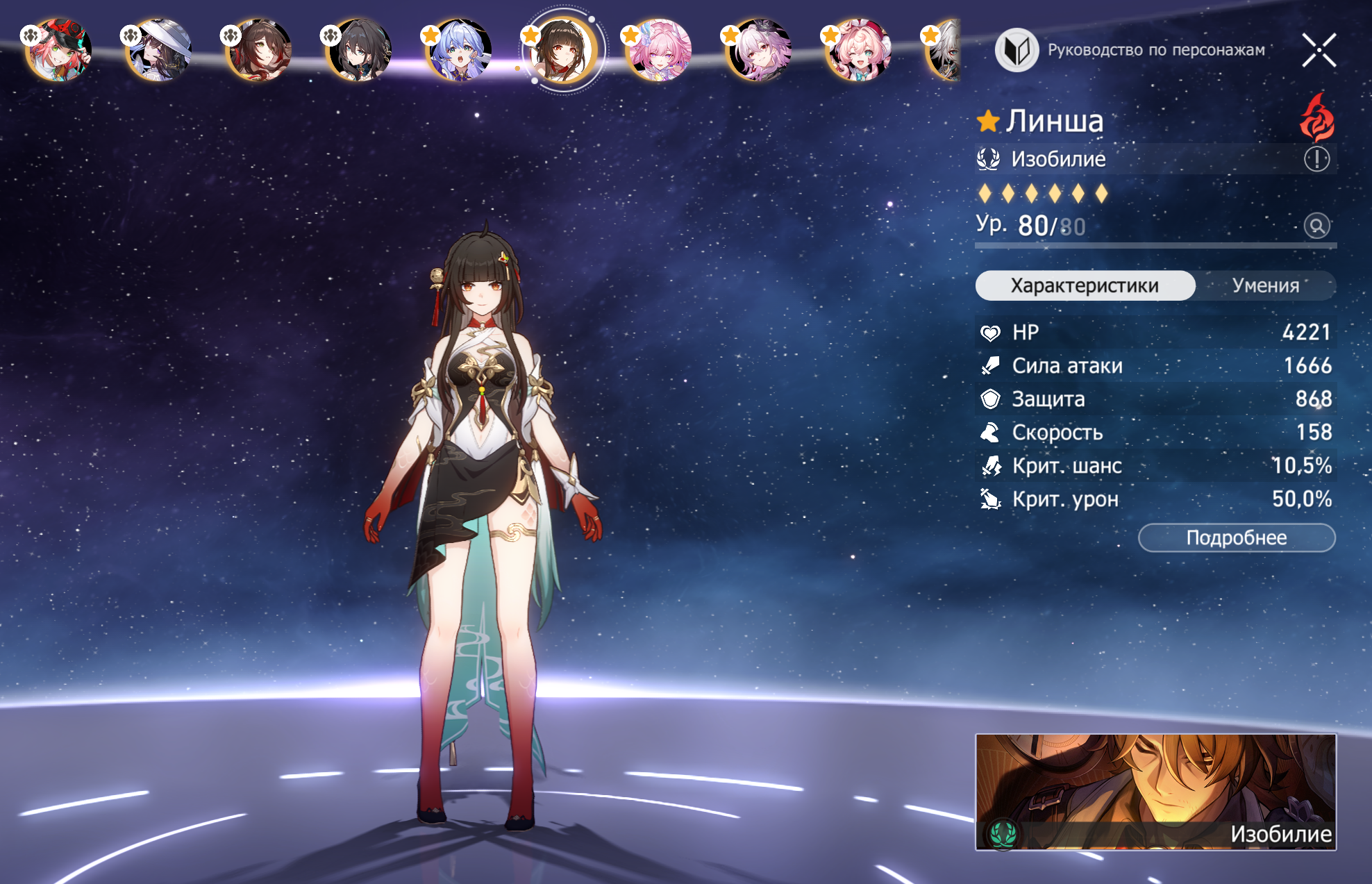
Task: Close the character screen with the X
Action: pos(1319,50)
